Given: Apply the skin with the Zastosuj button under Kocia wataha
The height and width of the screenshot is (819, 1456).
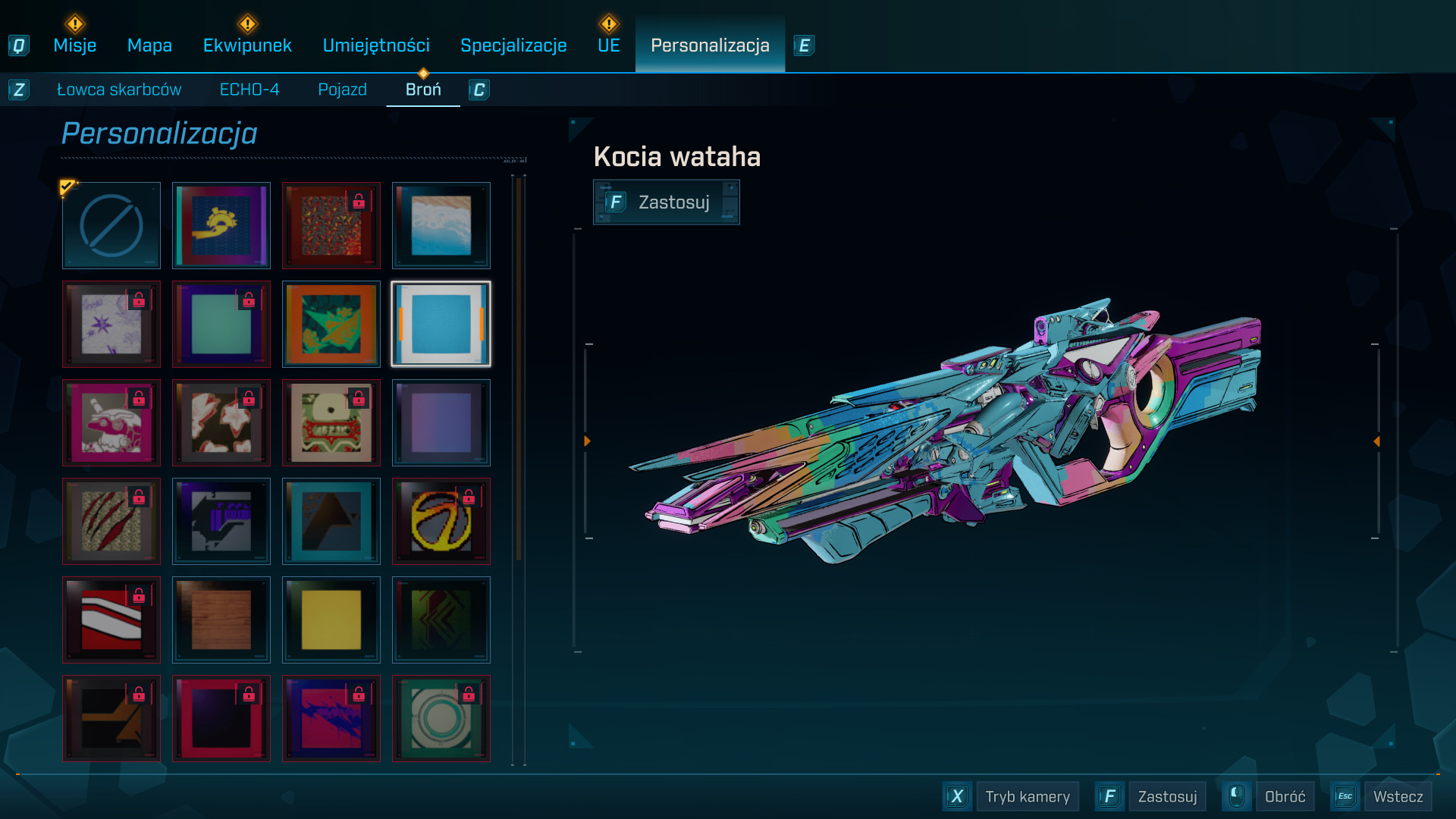Looking at the screenshot, I should (666, 202).
